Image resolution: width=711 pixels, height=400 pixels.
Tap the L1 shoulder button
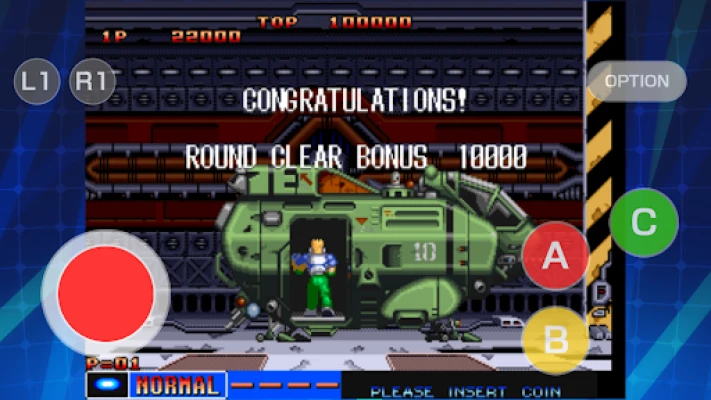click(37, 82)
